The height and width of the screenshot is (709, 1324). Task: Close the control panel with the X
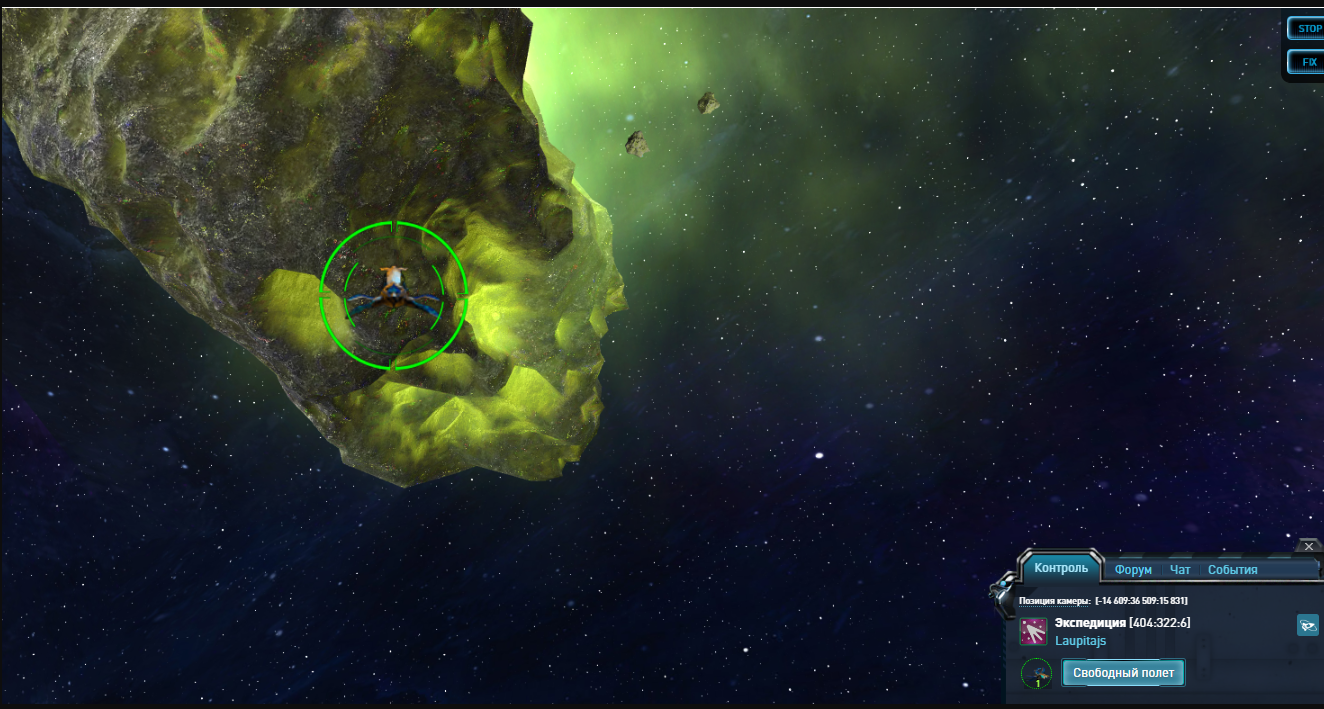(x=1309, y=547)
